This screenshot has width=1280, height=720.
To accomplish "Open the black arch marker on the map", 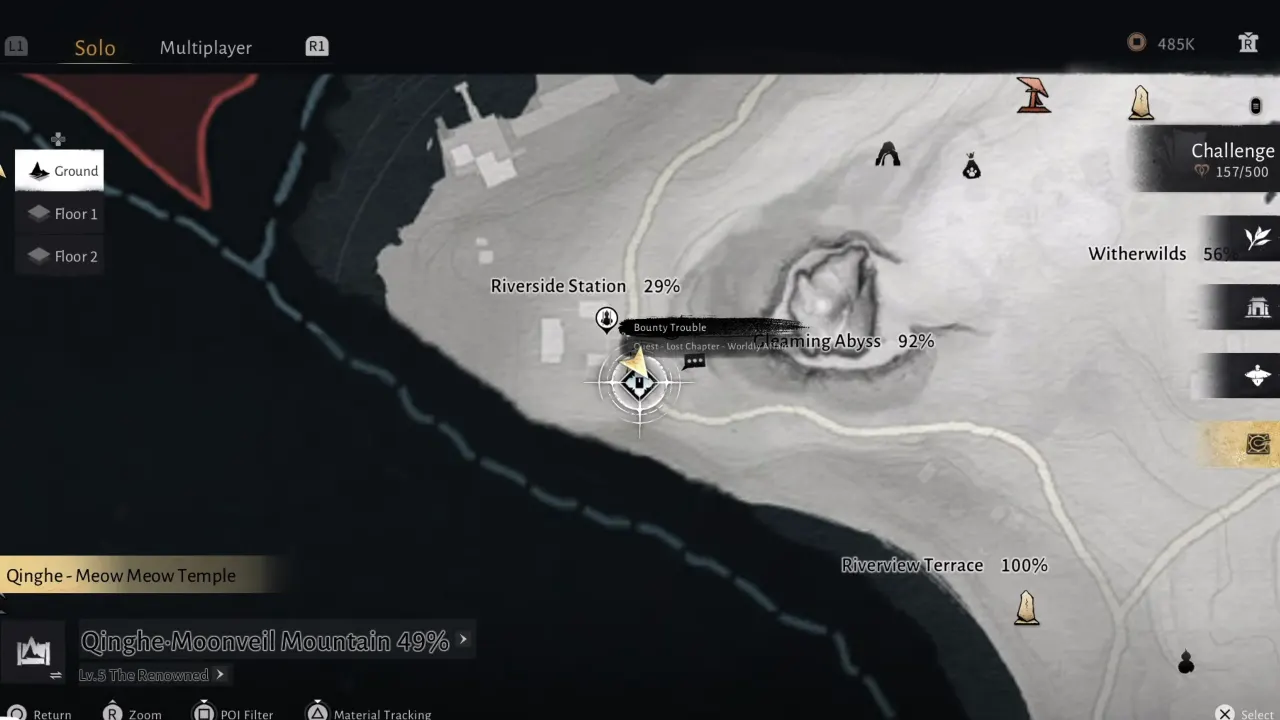I will tap(887, 154).
